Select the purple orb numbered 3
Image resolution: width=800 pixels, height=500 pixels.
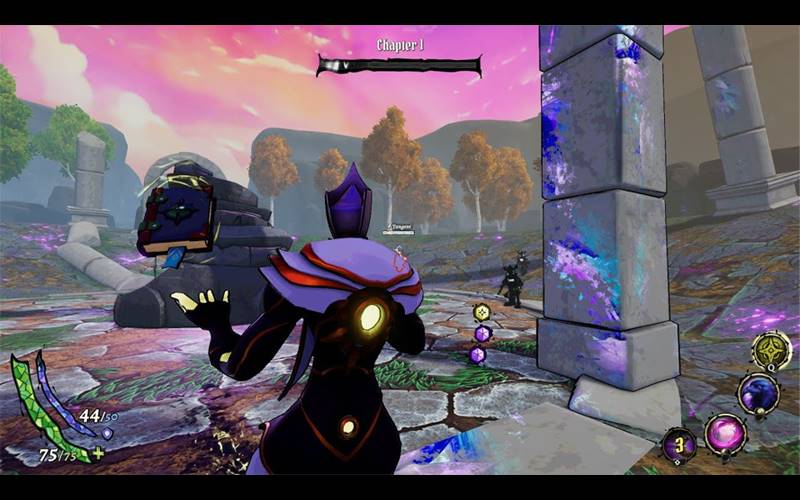(x=680, y=444)
